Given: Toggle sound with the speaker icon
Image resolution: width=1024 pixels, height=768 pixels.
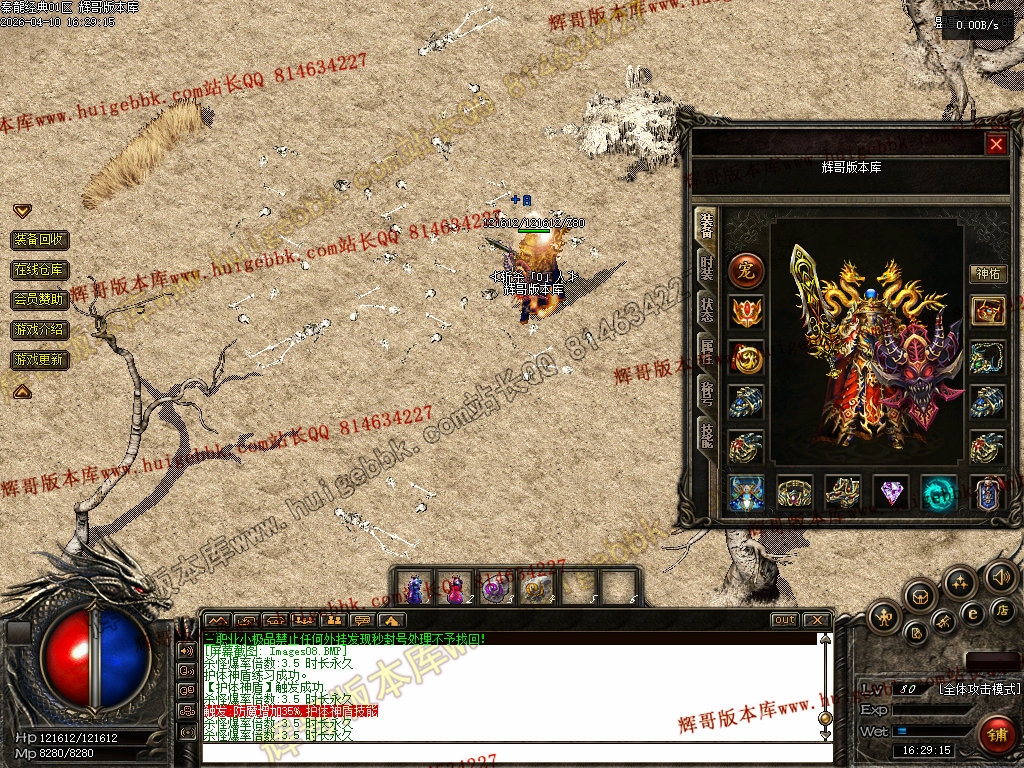Looking at the screenshot, I should pos(1001,576).
